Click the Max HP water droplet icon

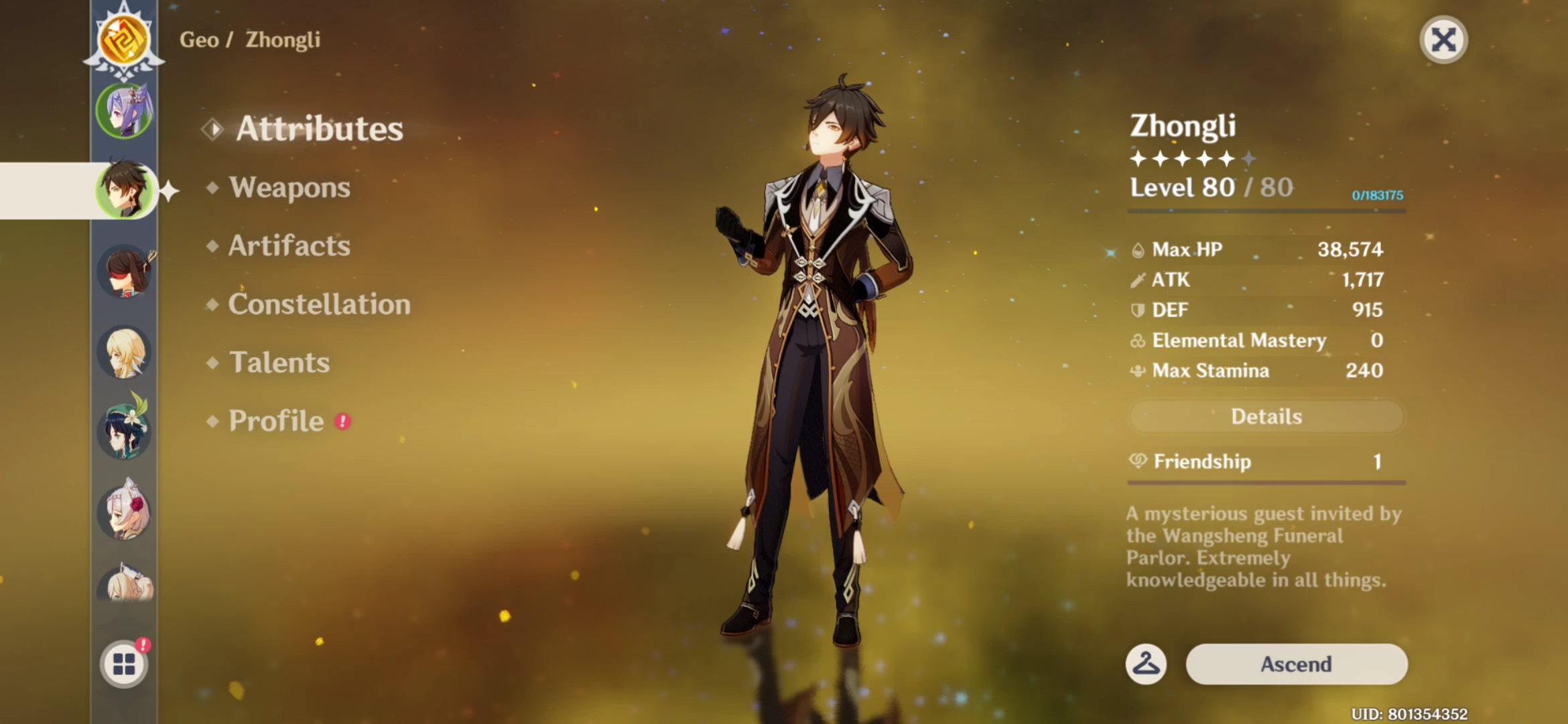pos(1138,249)
